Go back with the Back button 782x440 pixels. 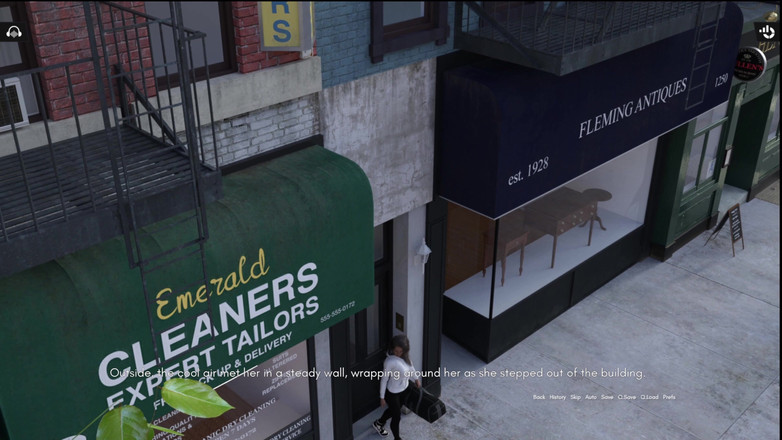539,397
